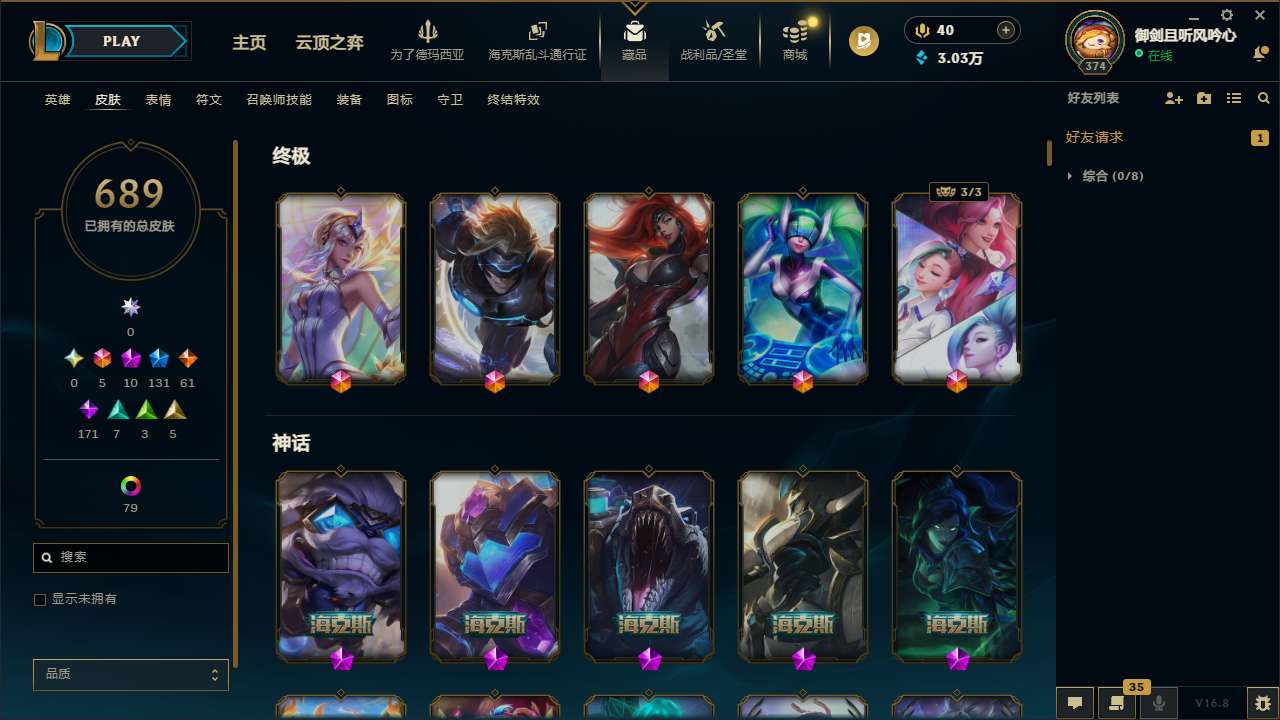Click the 搜索 search input field
Image resolution: width=1280 pixels, height=720 pixels.
(x=130, y=557)
